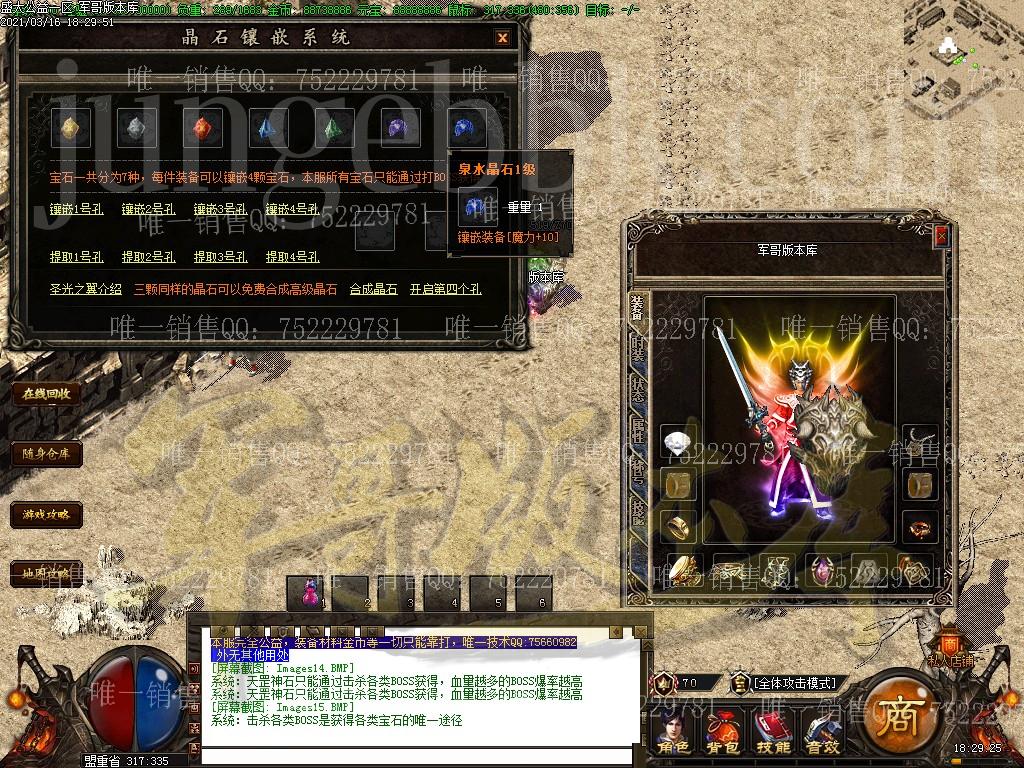1024x768 pixels.
Task: Click the 合成晶石 link
Action: pos(373,289)
